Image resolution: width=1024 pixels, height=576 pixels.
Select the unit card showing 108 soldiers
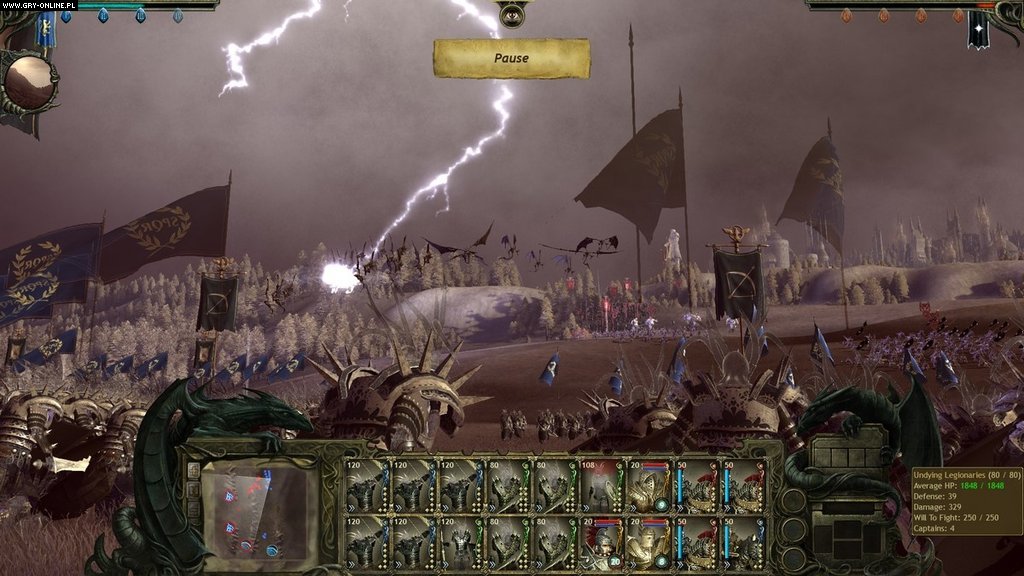(x=602, y=485)
